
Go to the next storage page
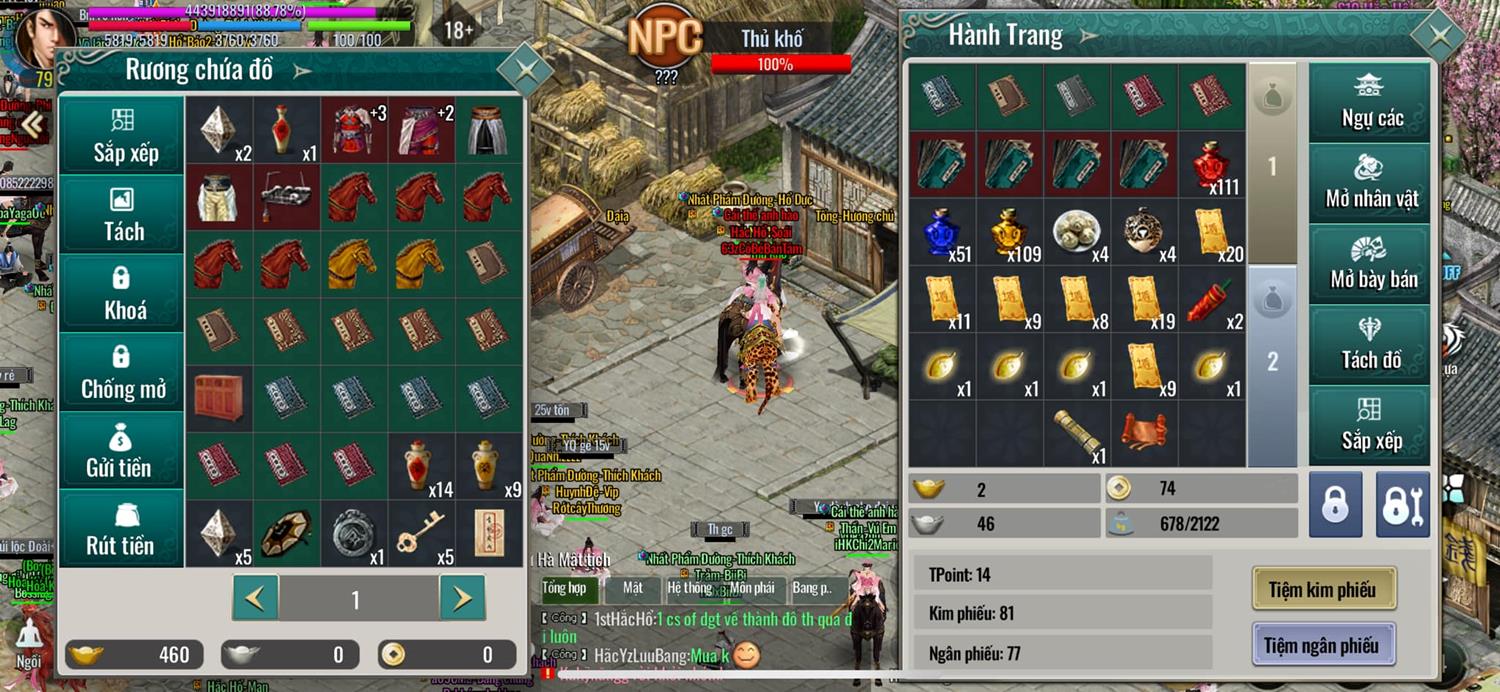pos(462,598)
